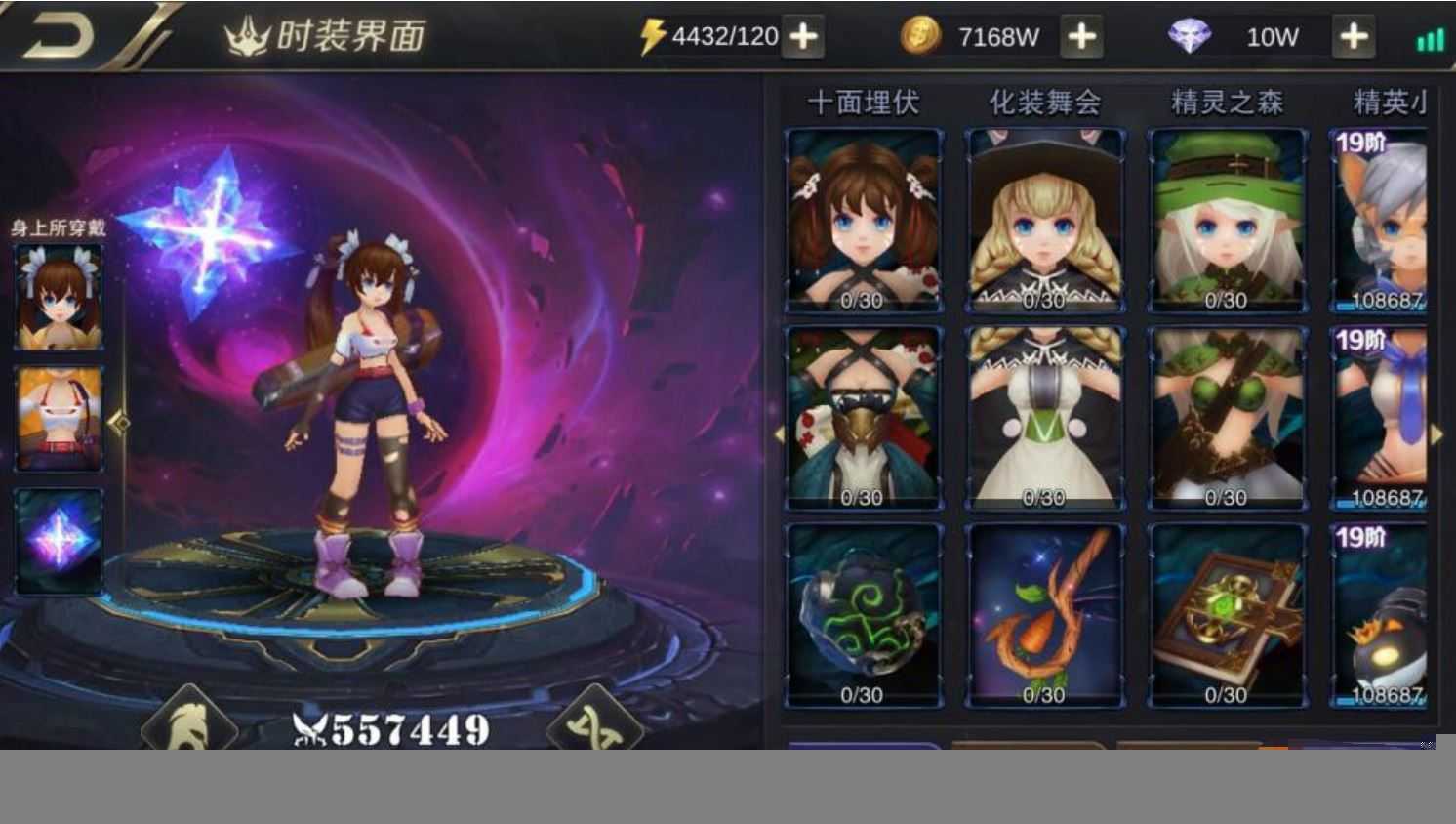
Task: Click the plus button next to diamonds
Action: point(1354,35)
